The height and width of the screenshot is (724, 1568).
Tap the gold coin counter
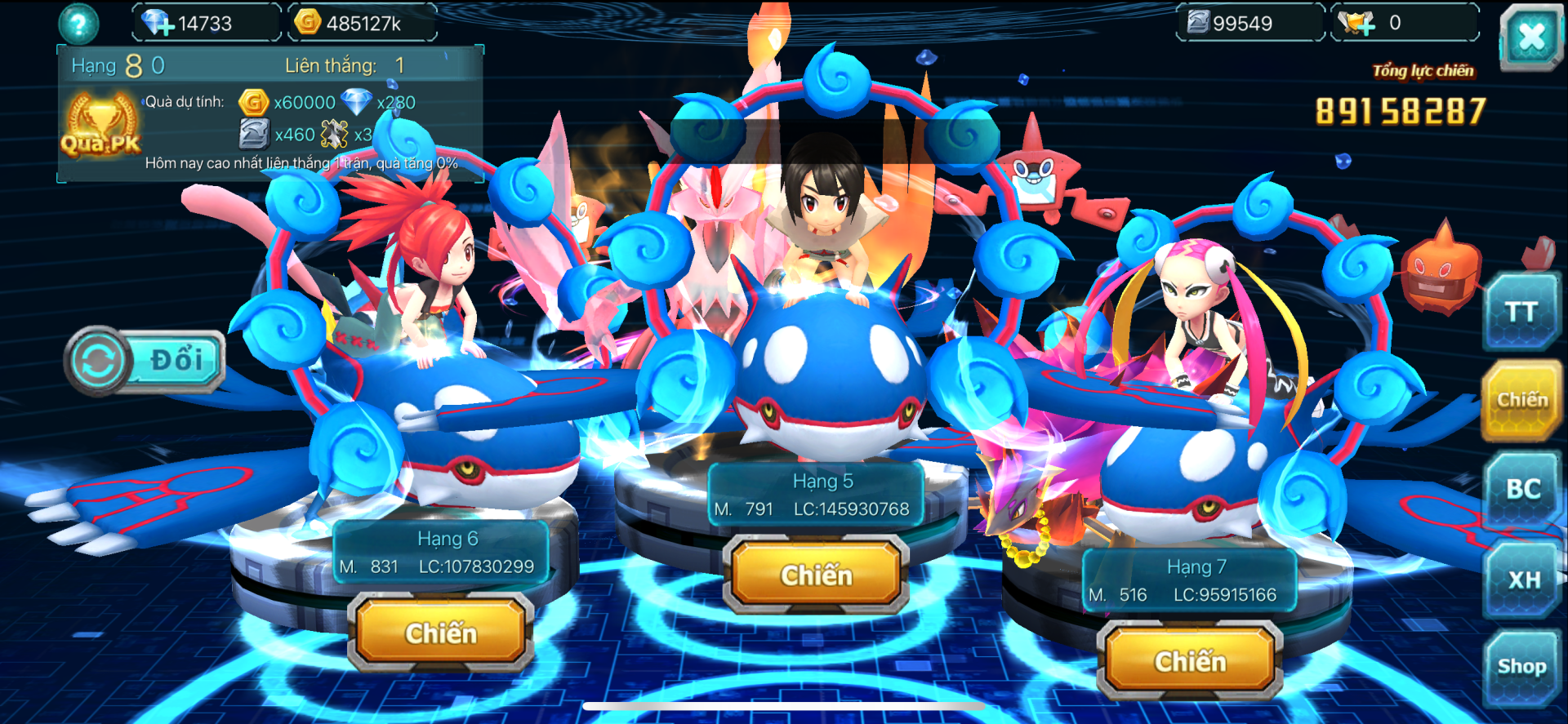point(363,24)
